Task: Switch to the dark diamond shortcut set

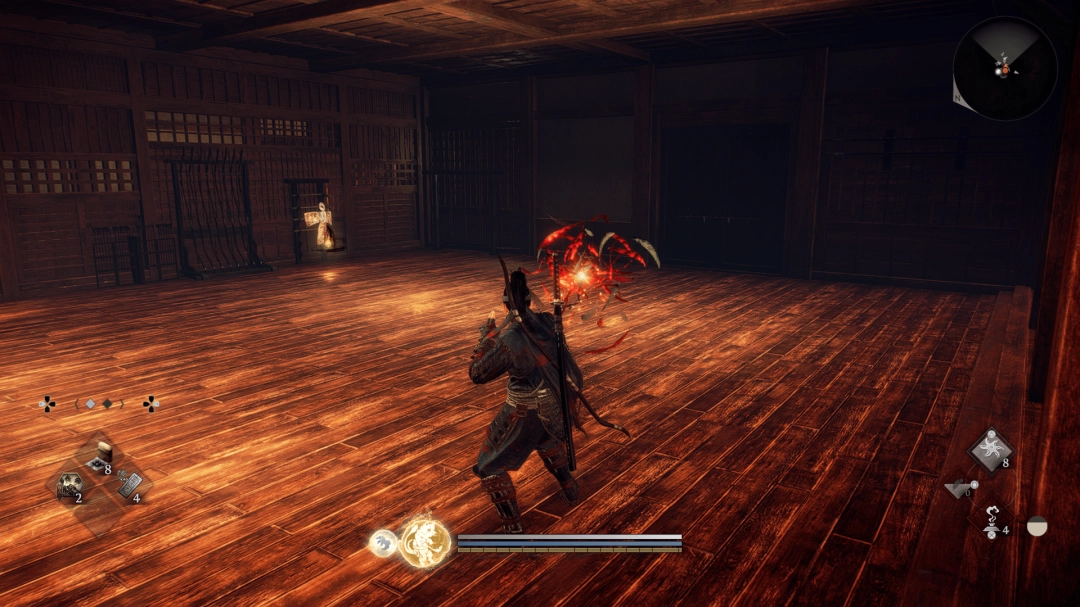Action: point(108,404)
